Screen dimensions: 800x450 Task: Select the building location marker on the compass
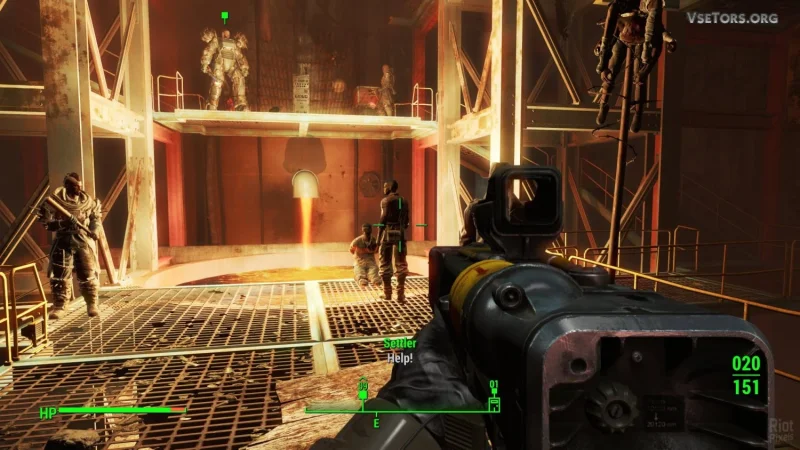493,402
